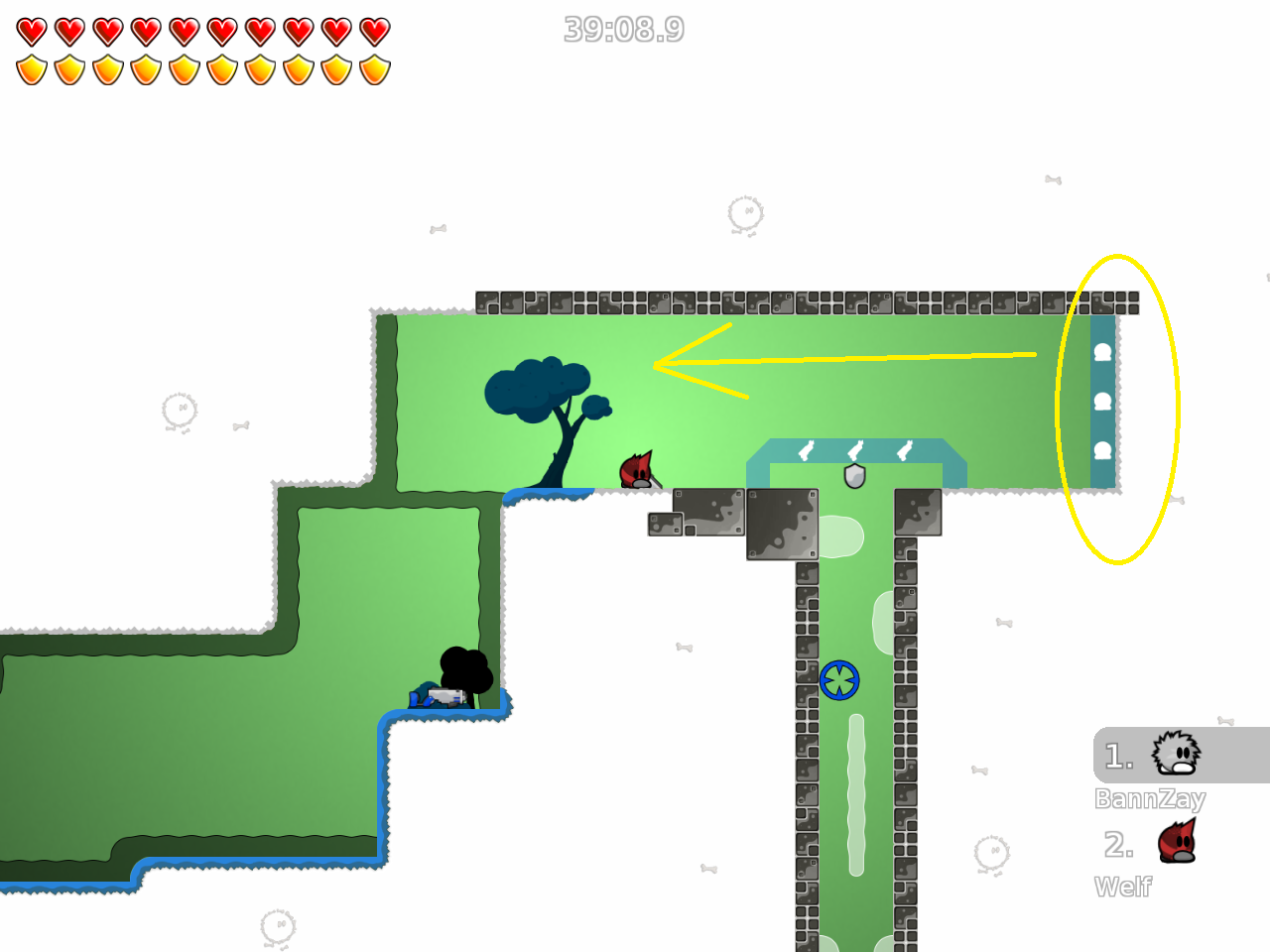Click the BannZay player name link

pos(1151,799)
